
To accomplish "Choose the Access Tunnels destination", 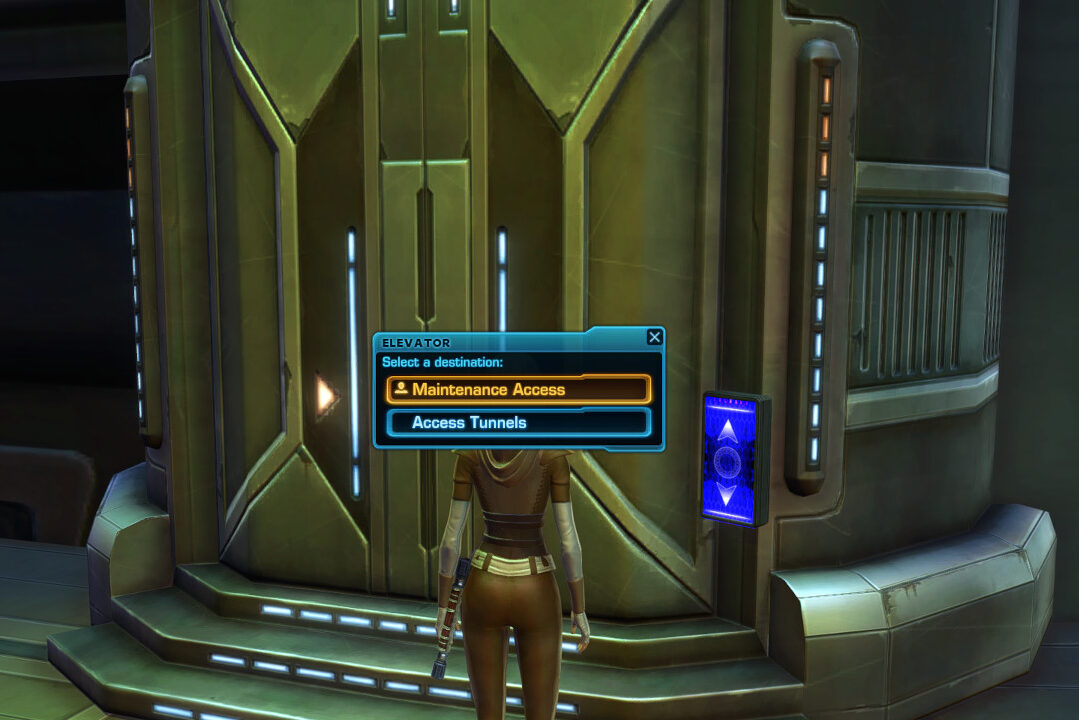I will coord(518,422).
